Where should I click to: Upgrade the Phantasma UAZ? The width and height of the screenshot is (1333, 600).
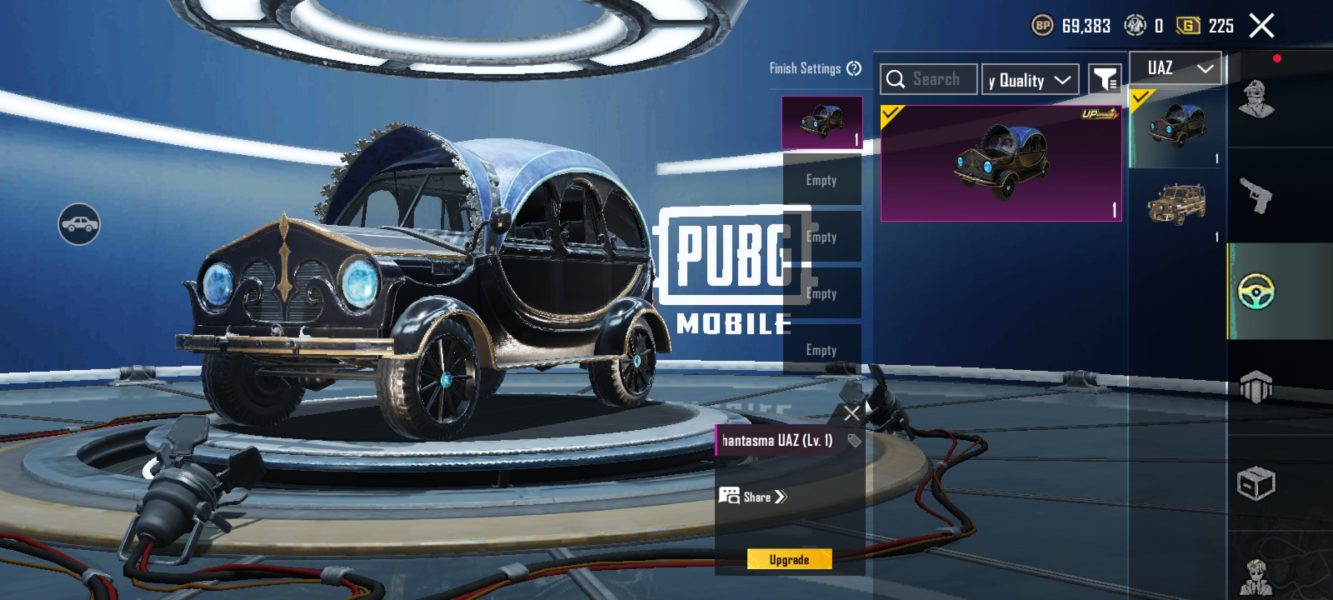tap(789, 560)
